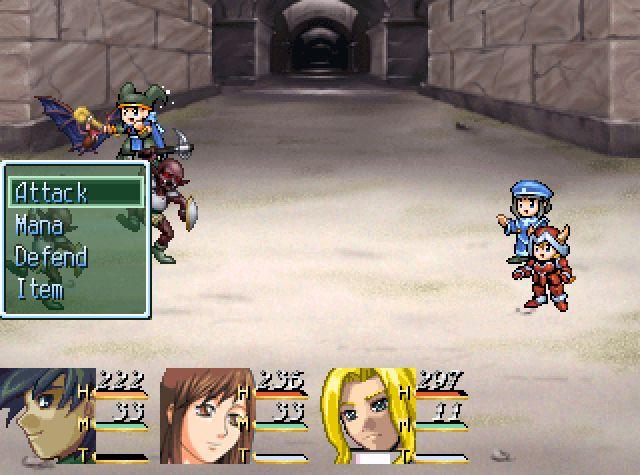Select the blue-haired hero's portrait
640x475 pixels.
46,416
